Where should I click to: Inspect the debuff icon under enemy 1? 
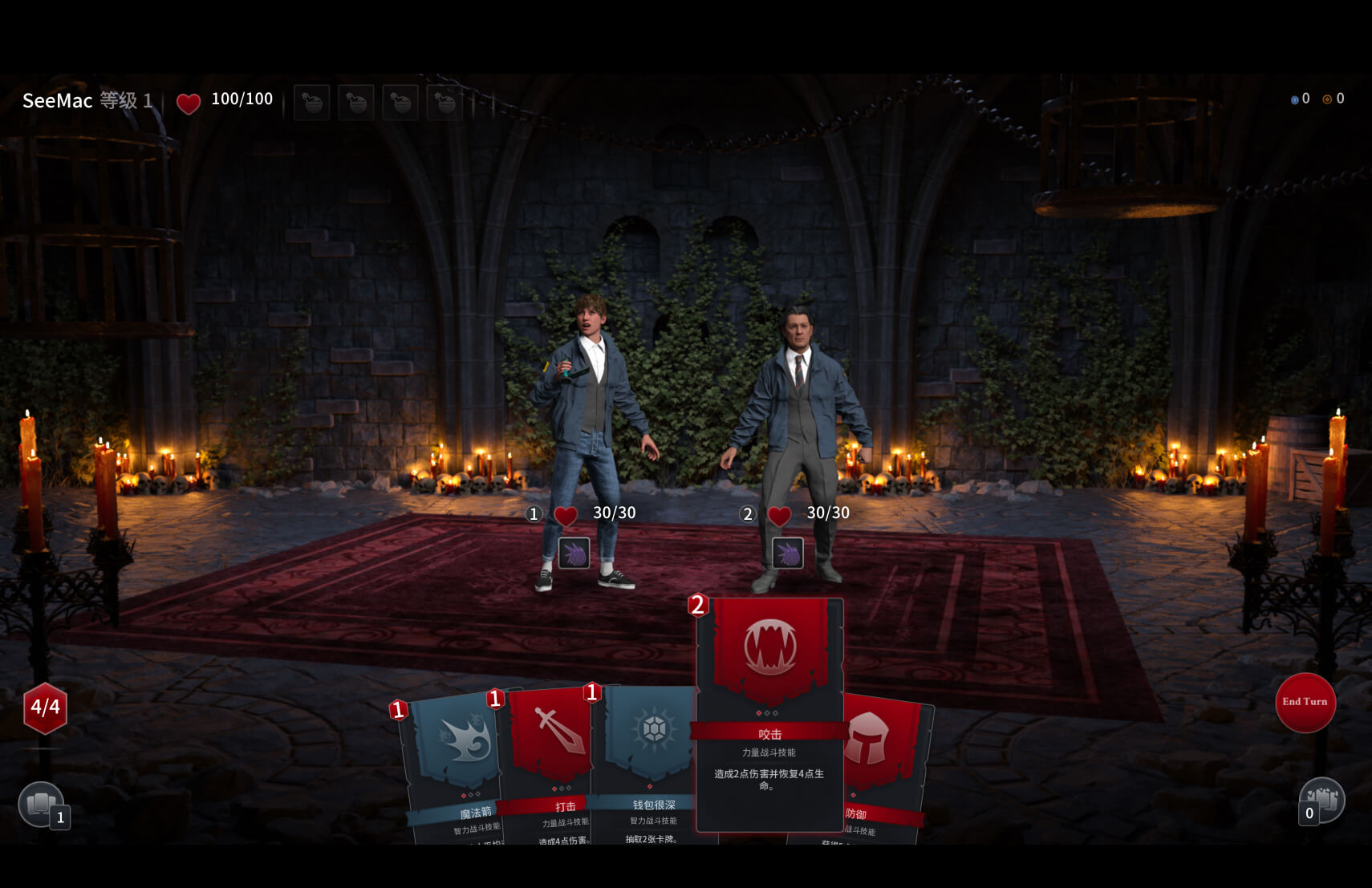click(x=573, y=553)
